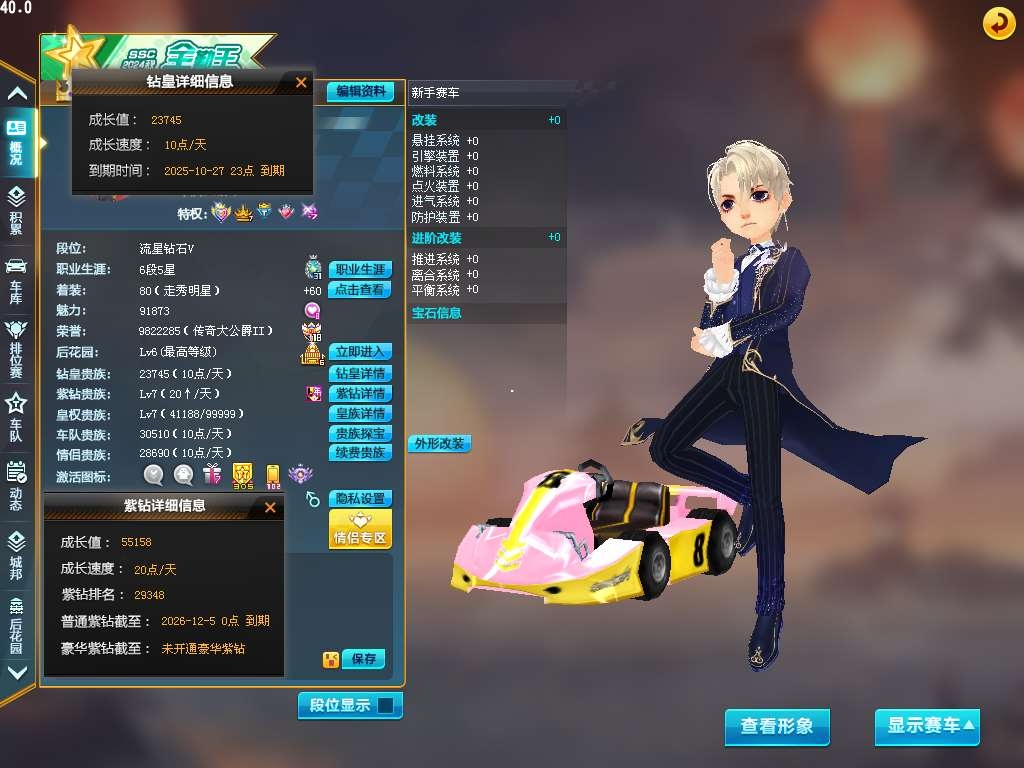Close the 钻皇详细信息 popup
The width and height of the screenshot is (1024, 768).
tap(301, 83)
